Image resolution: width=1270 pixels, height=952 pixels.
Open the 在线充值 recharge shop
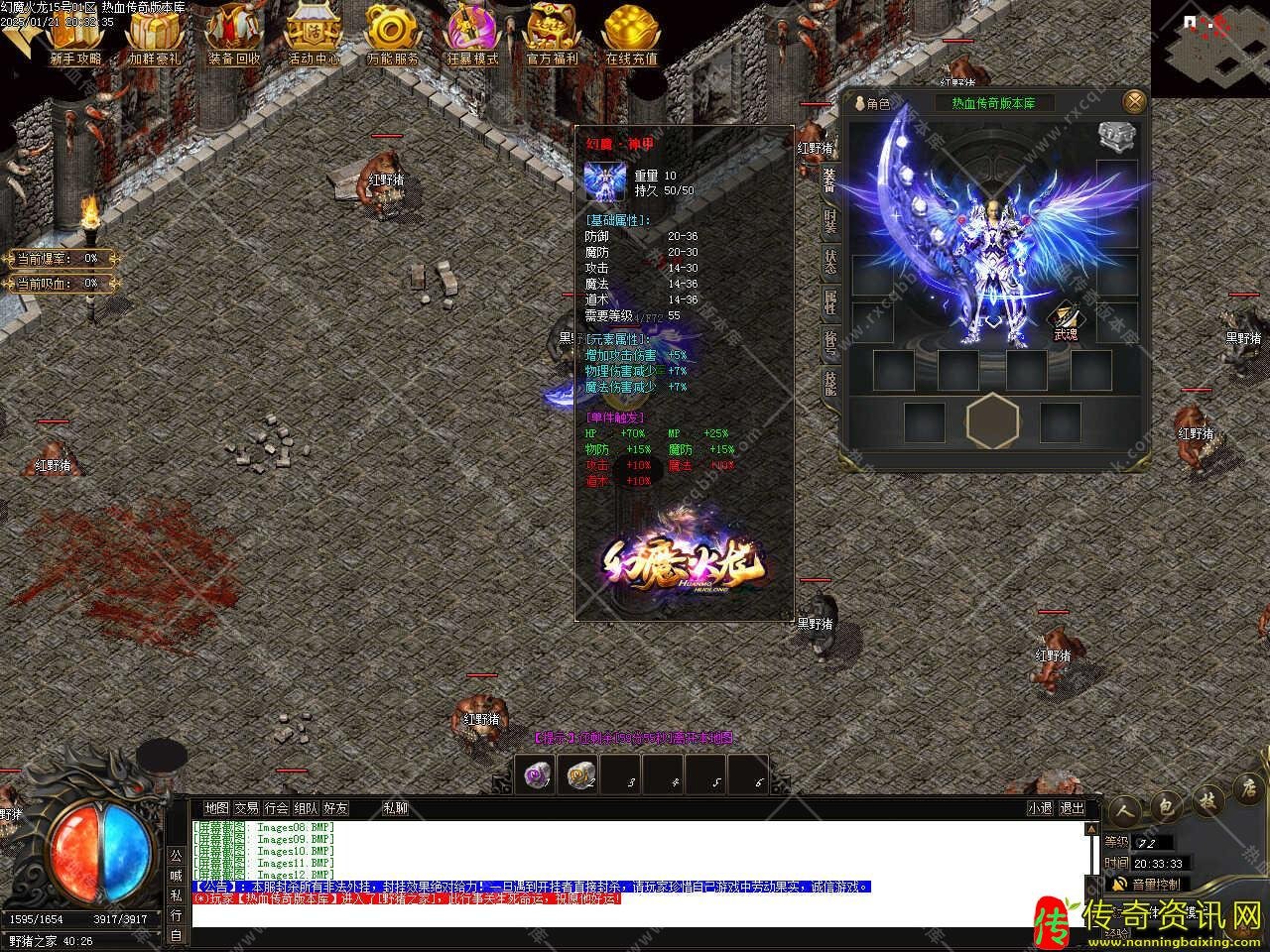[x=631, y=33]
